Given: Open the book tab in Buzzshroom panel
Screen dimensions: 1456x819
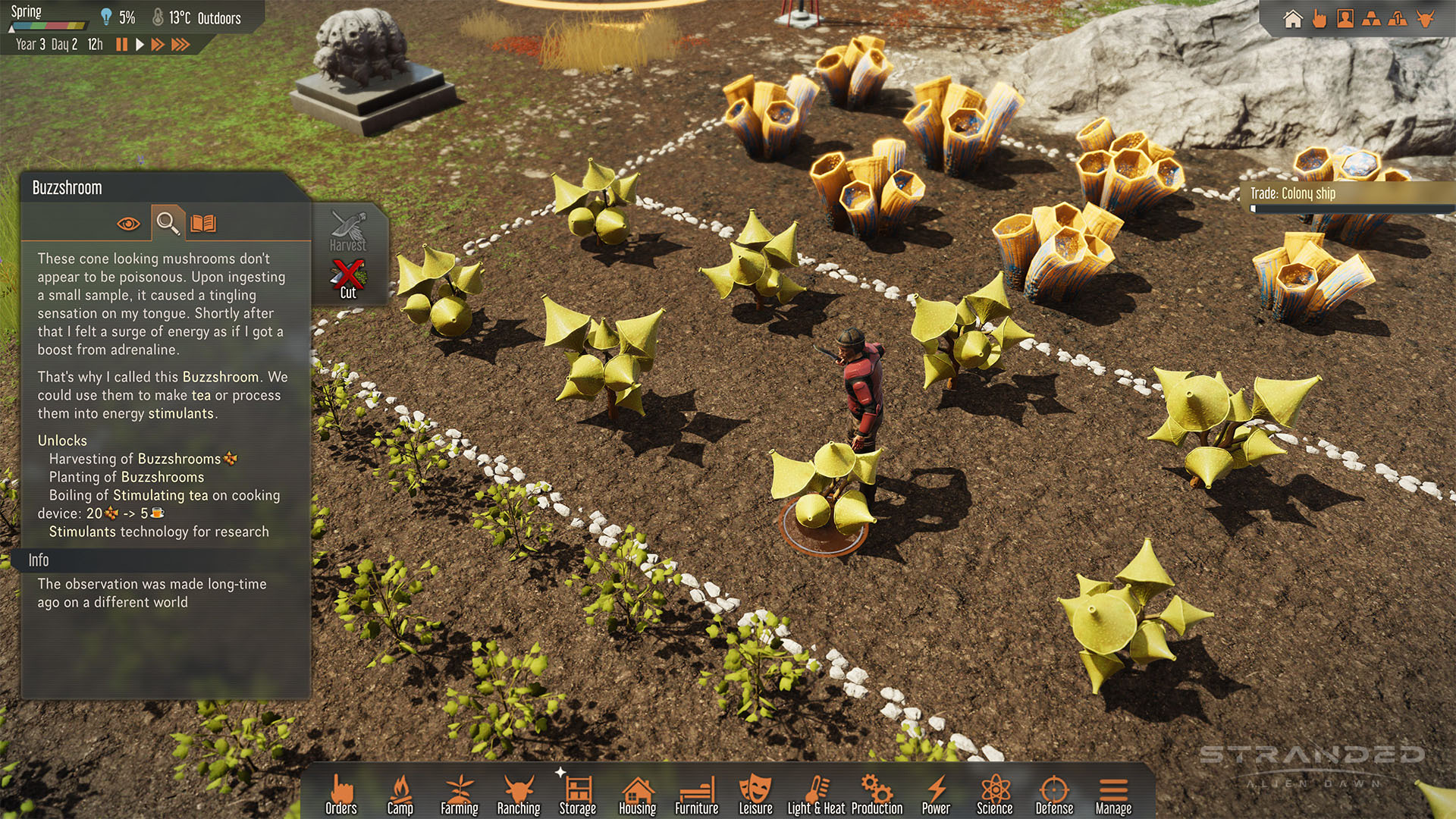Looking at the screenshot, I should tap(203, 223).
